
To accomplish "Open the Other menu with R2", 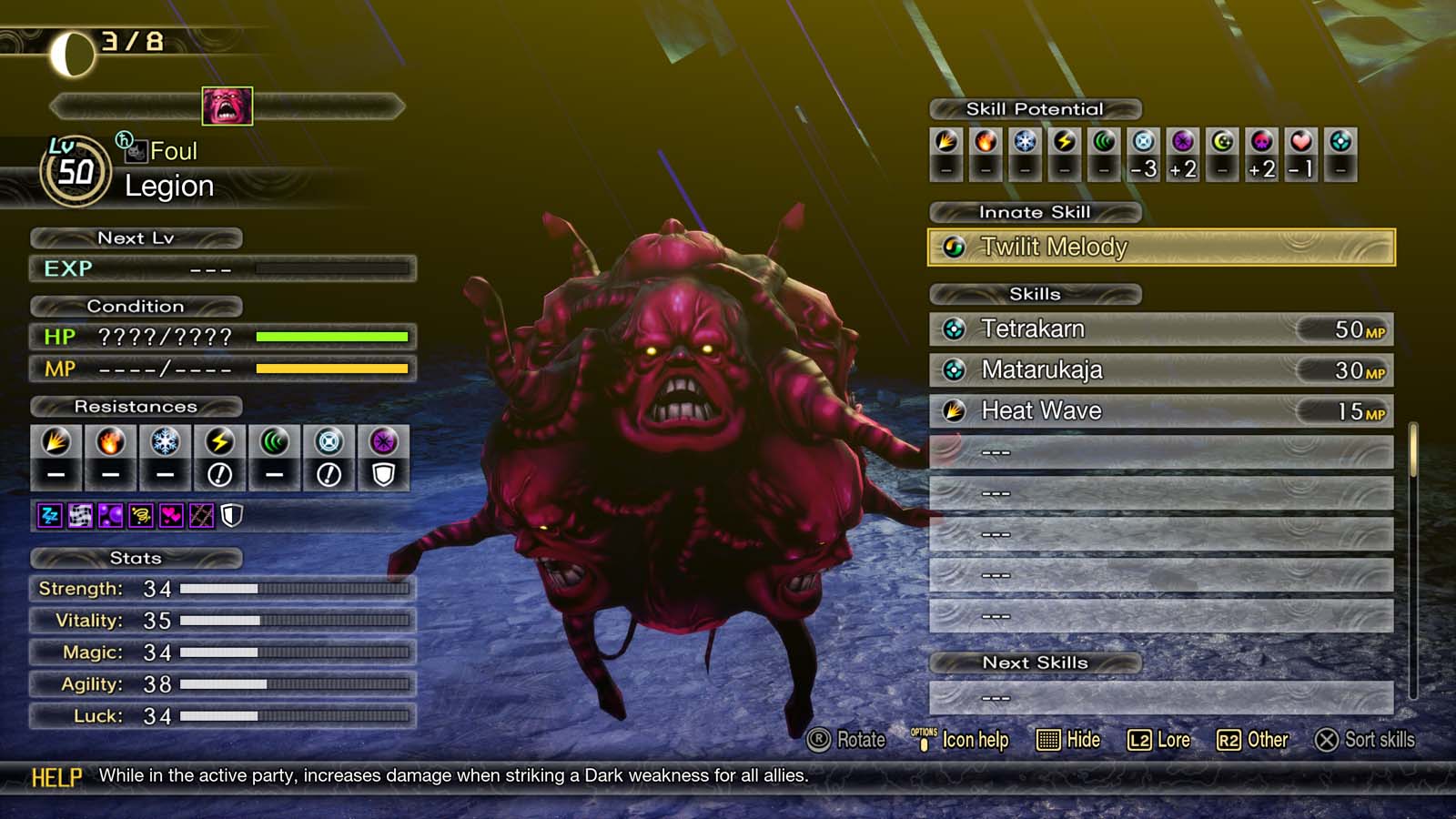I will [x=1256, y=740].
